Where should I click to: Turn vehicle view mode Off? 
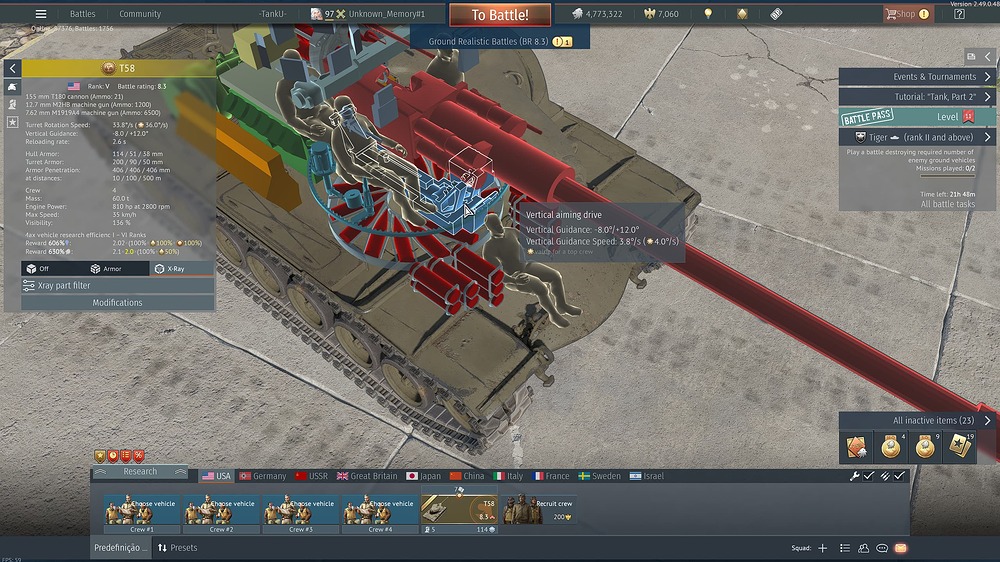coord(38,269)
